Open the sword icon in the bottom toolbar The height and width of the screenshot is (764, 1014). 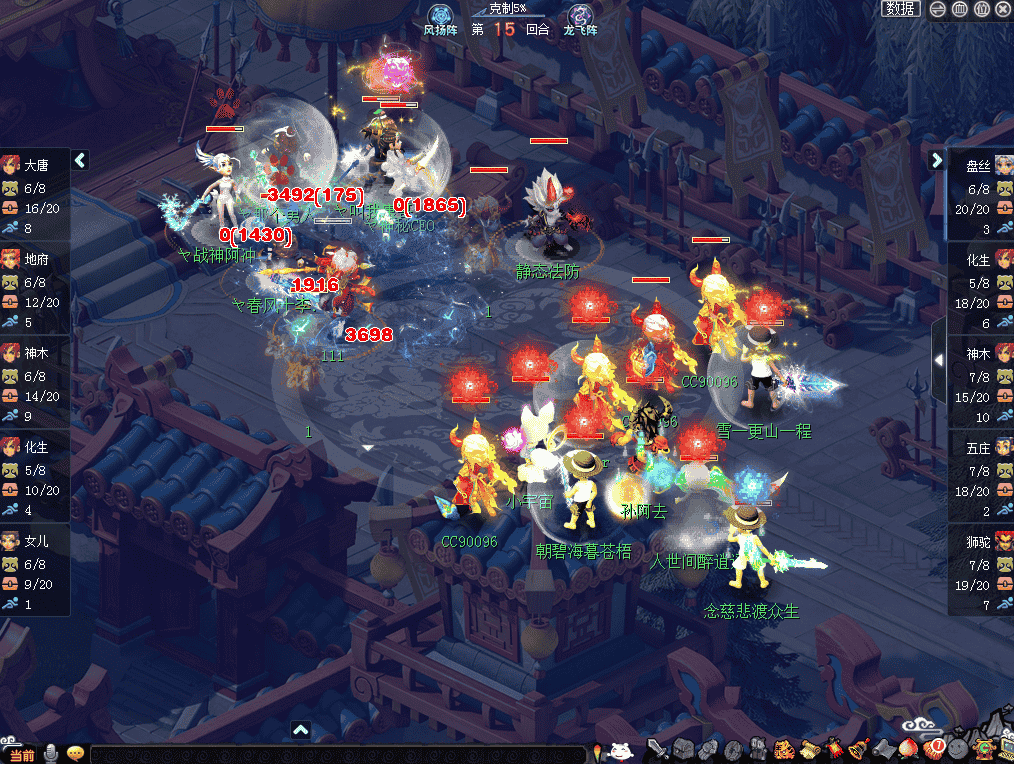coord(657,749)
